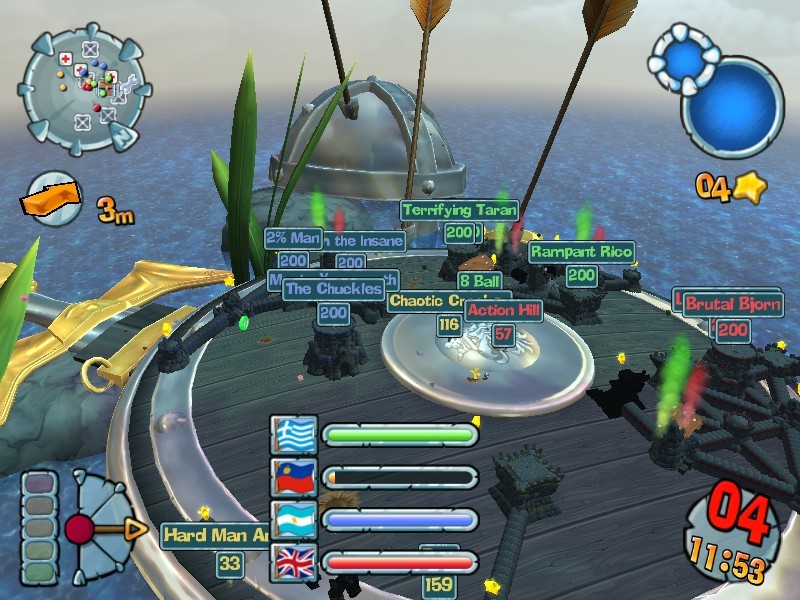
Task: Select the red and blue crowned flag icon
Action: [x=294, y=478]
